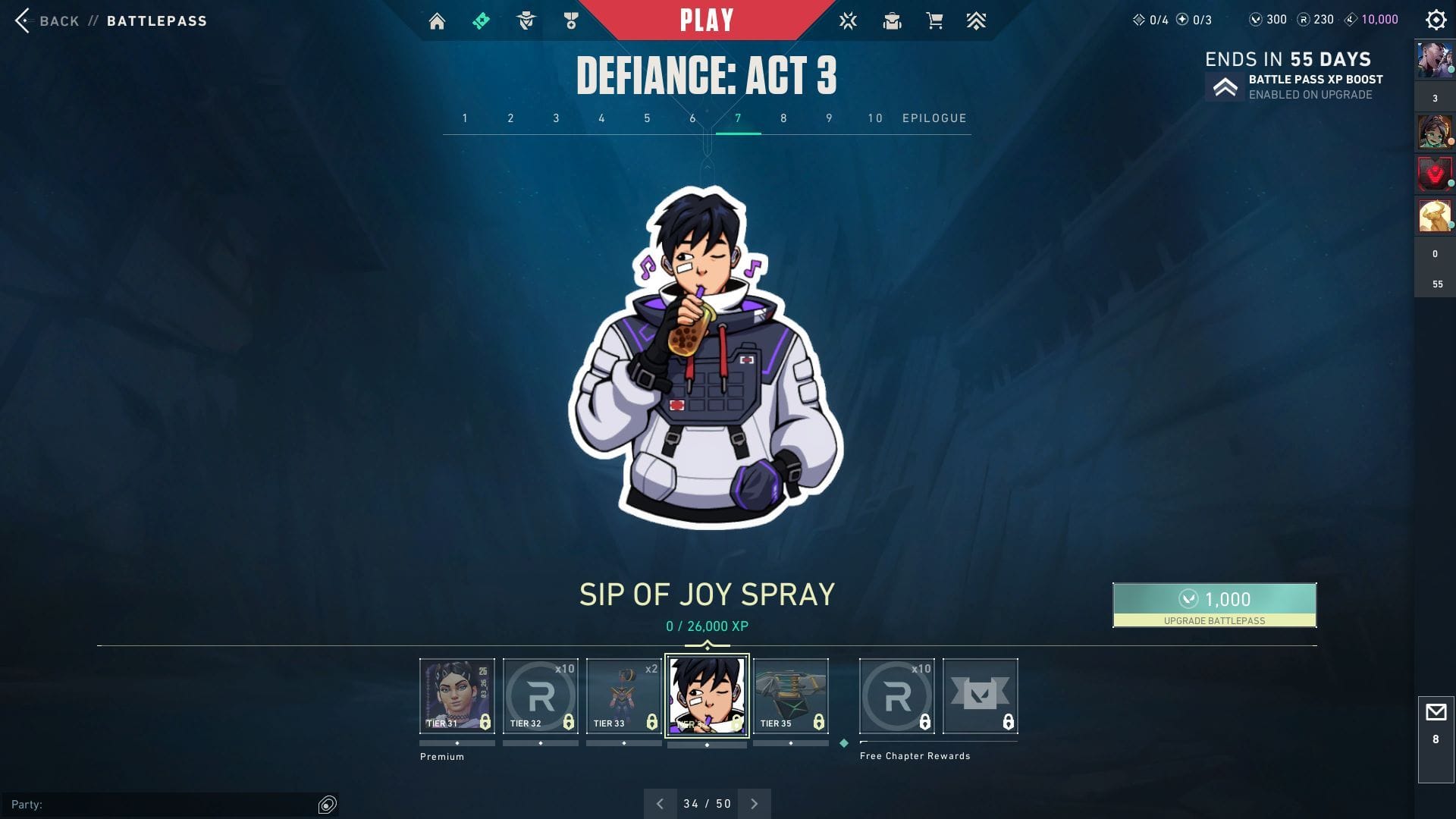
Task: Click the Battle Pass XP Boost chevron icon
Action: (x=1225, y=86)
